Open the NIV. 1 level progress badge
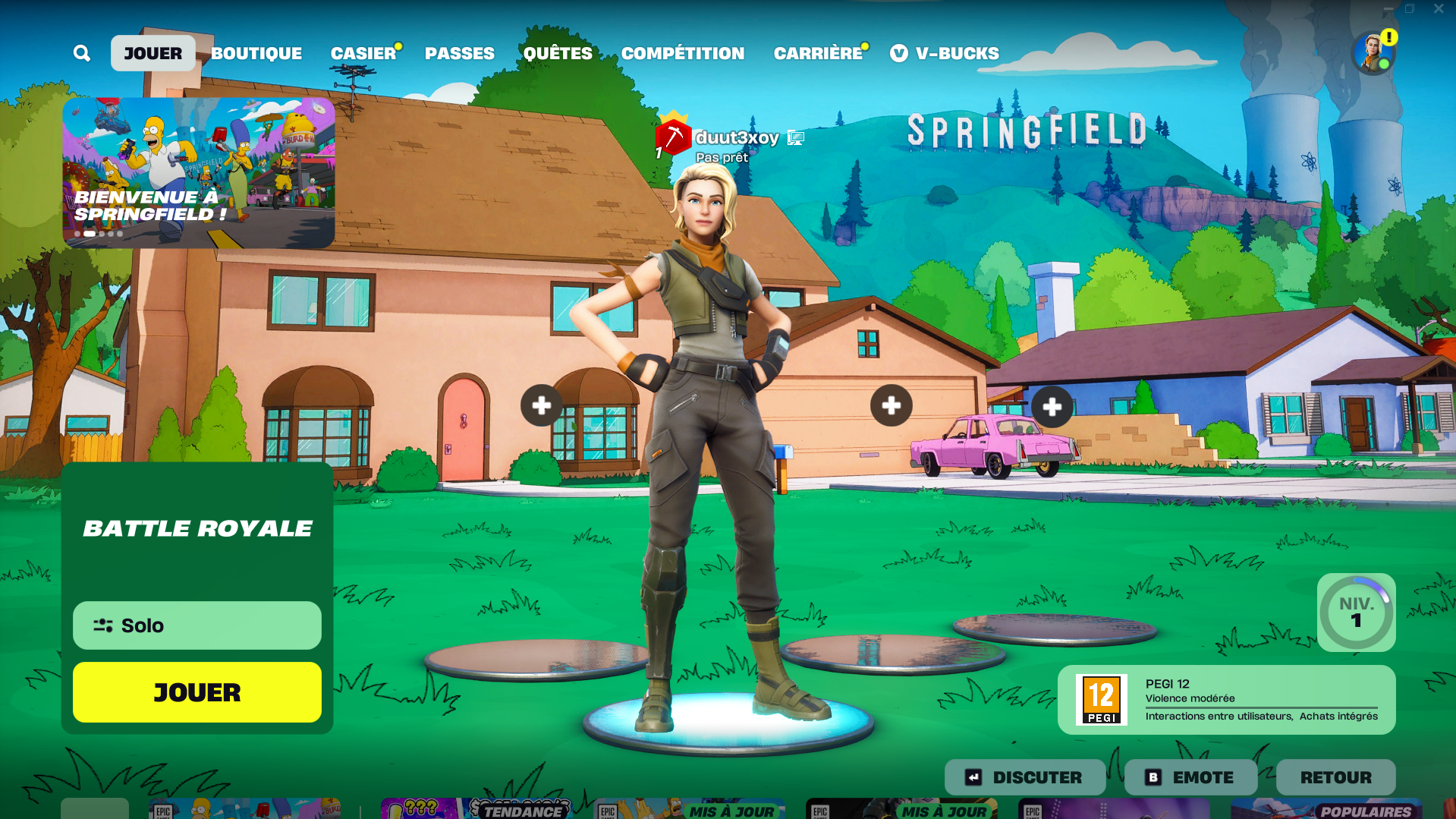1456x819 pixels. (x=1356, y=613)
